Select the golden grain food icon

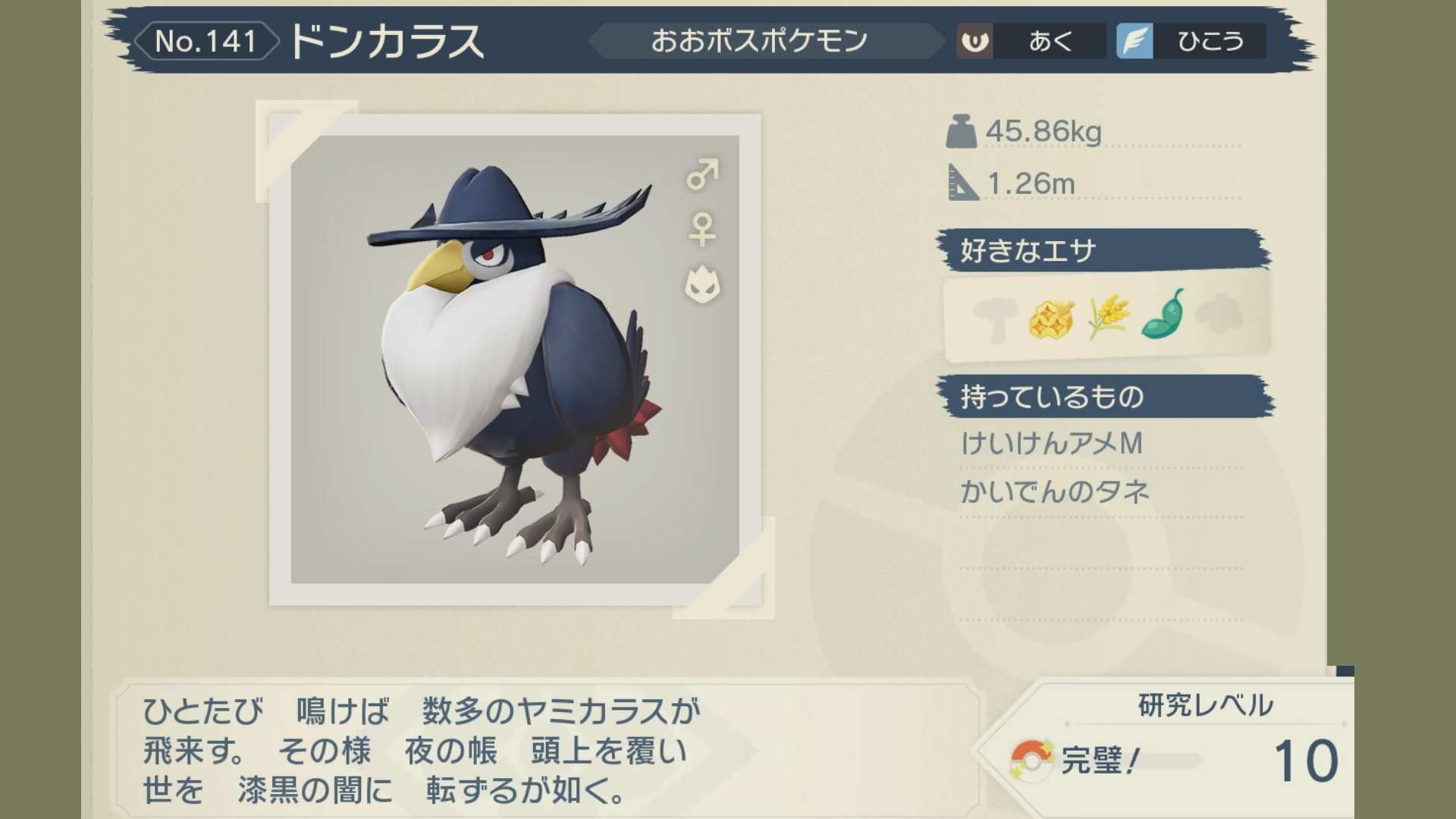1107,316
